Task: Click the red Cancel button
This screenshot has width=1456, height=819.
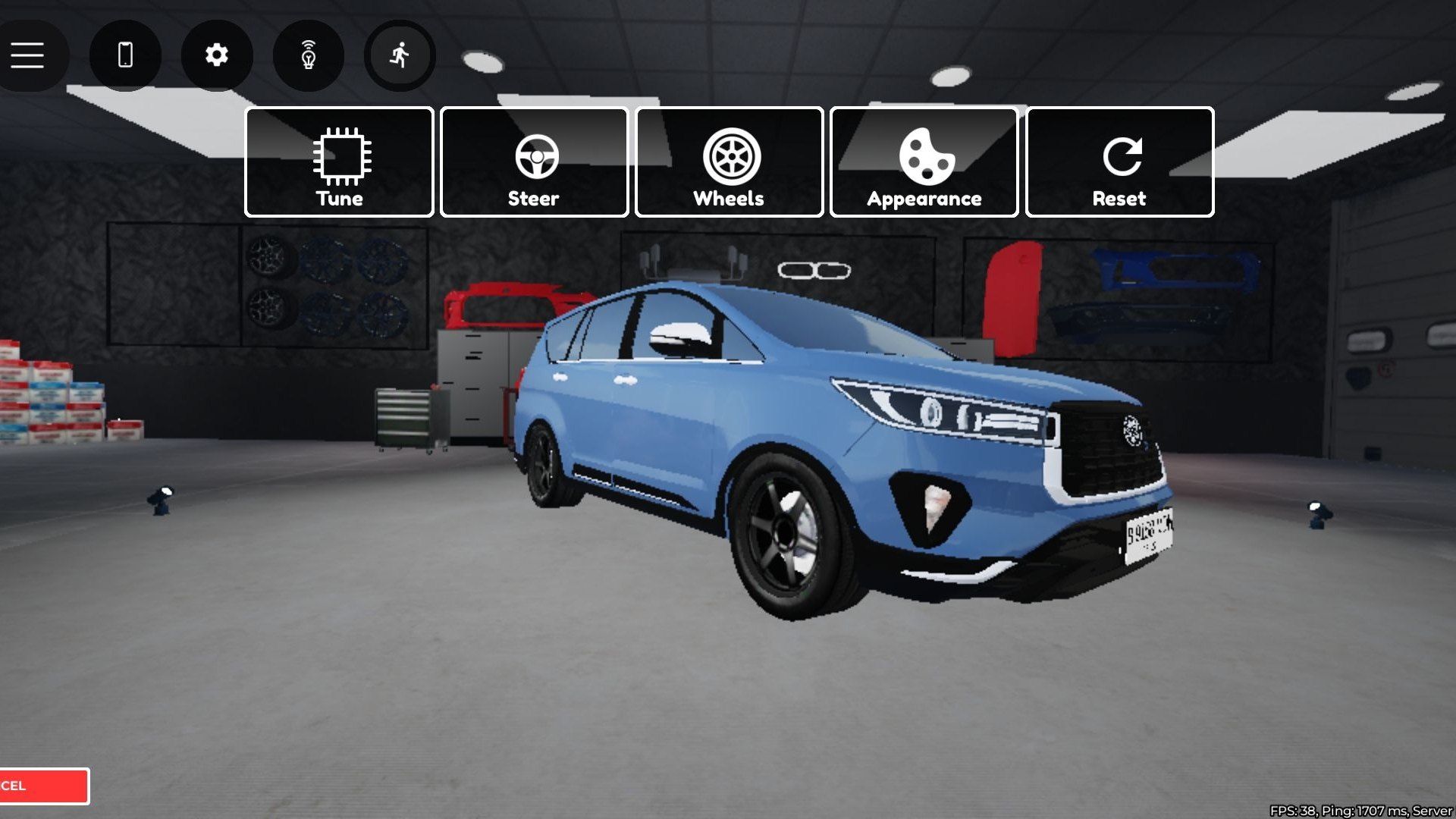Action: (x=43, y=786)
